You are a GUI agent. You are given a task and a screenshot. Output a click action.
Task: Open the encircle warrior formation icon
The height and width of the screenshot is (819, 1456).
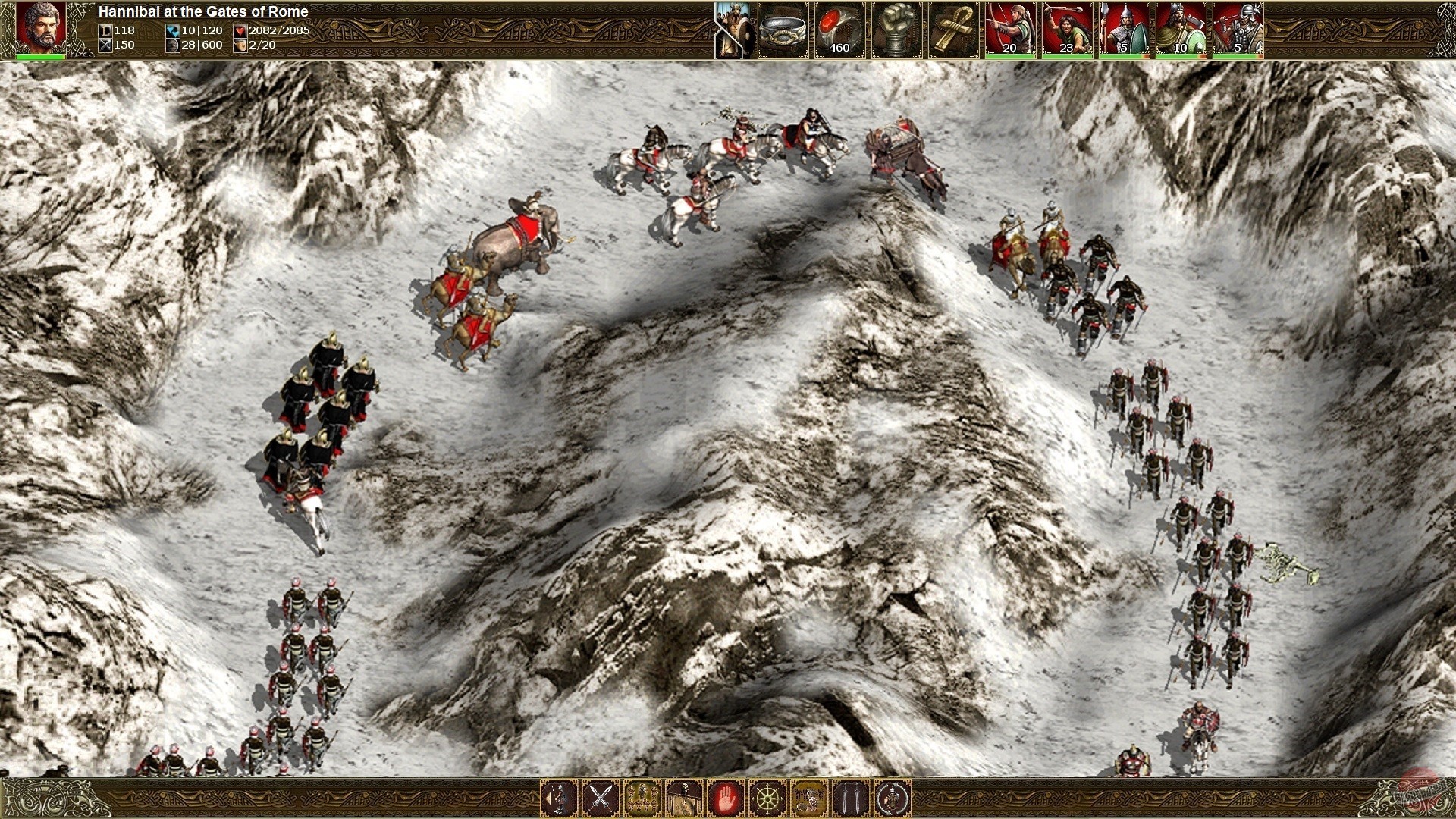(882, 797)
